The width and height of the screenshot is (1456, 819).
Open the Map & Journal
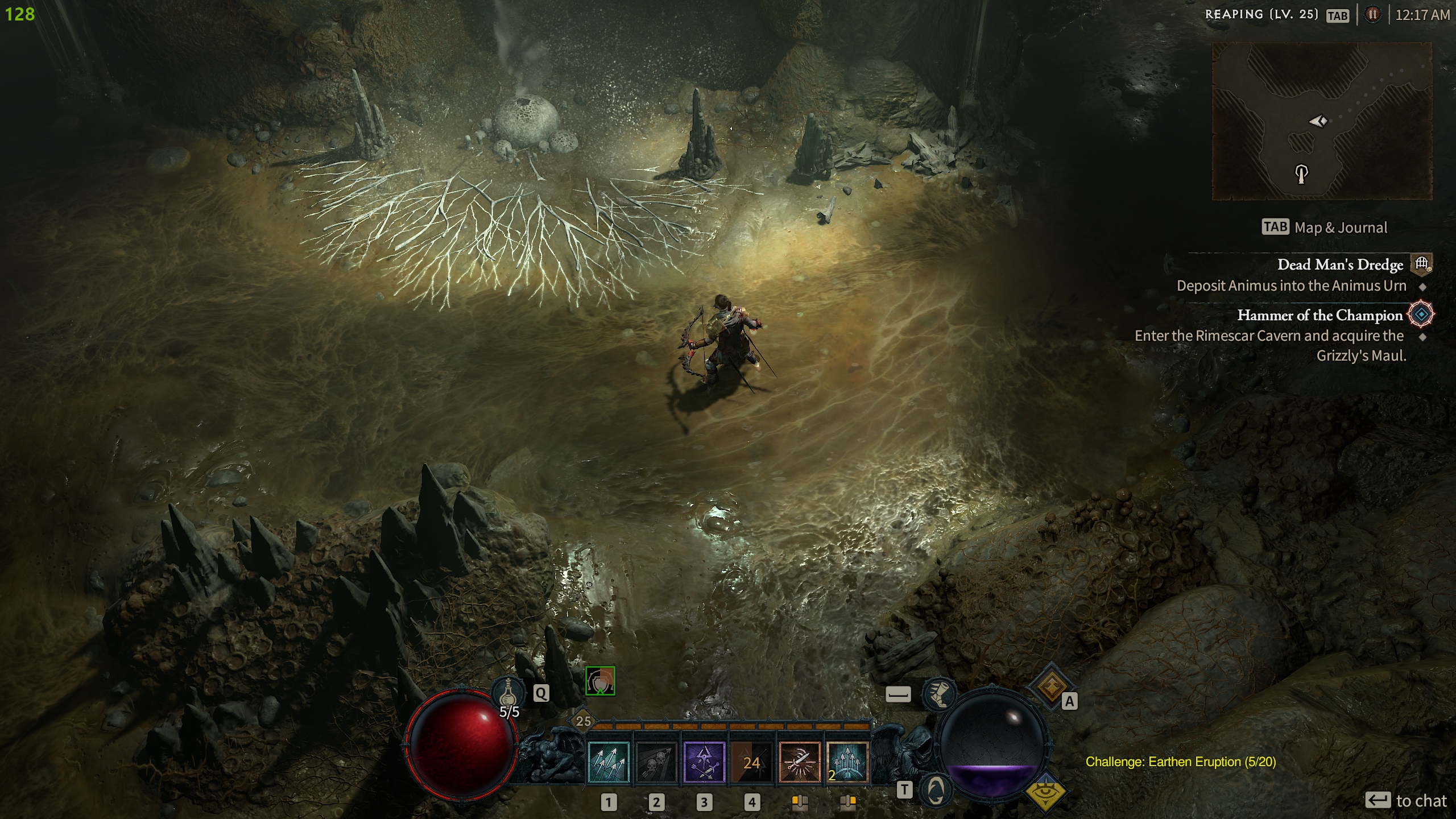click(x=1325, y=227)
